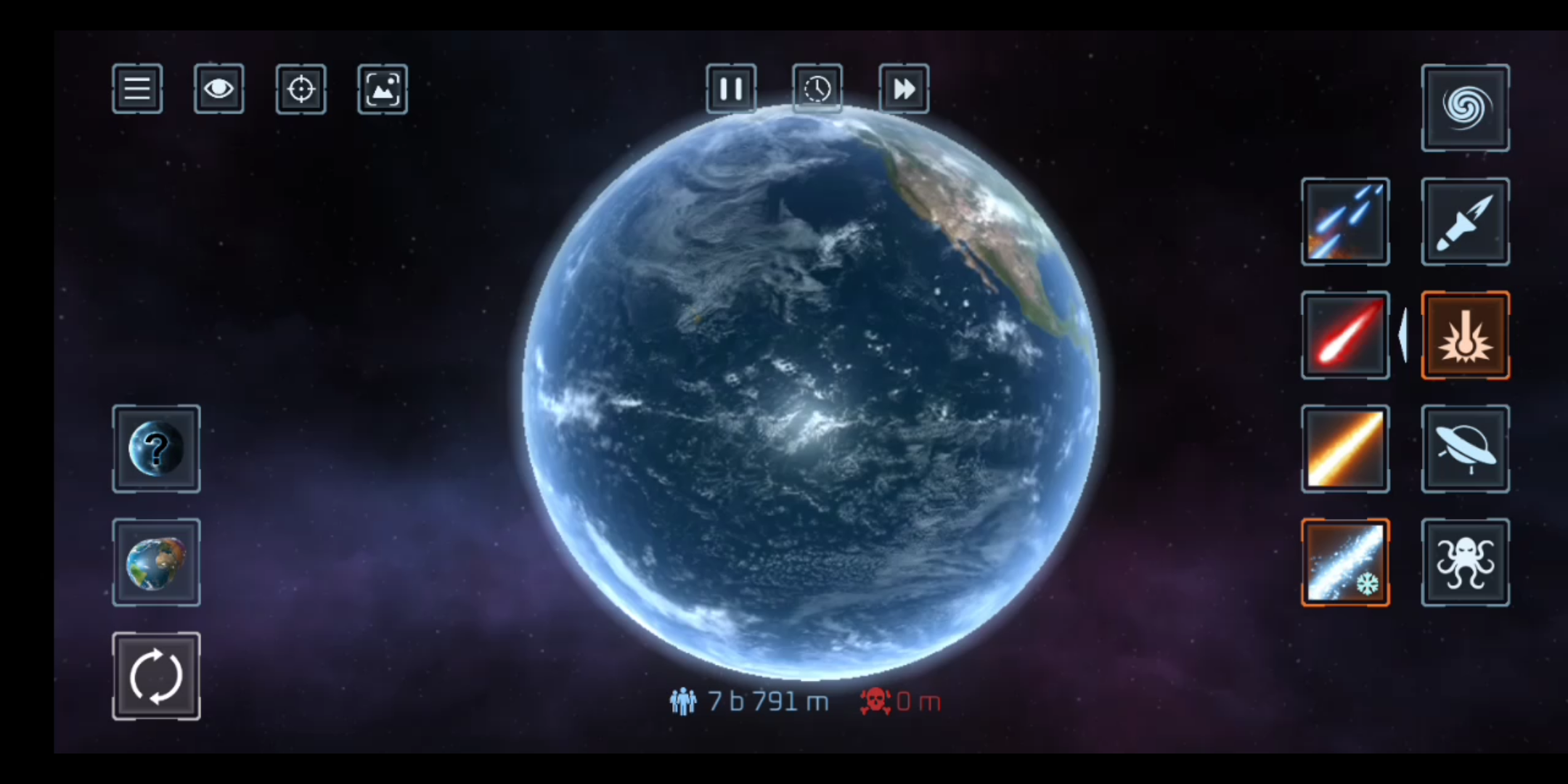Image resolution: width=1568 pixels, height=784 pixels.
Task: Activate fast forward speed
Action: pos(903,88)
